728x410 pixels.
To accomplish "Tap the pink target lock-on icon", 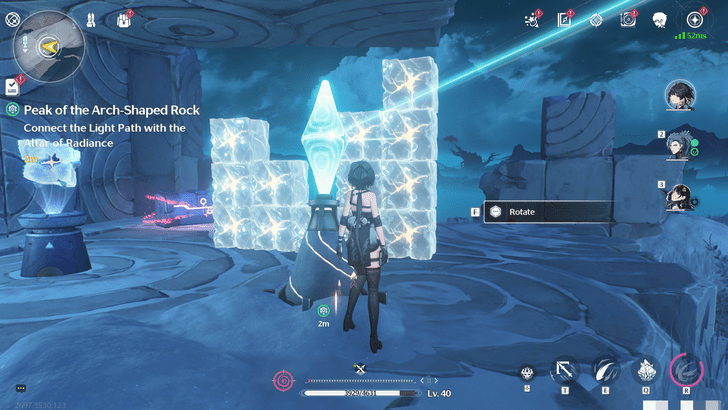I will pyautogui.click(x=283, y=380).
